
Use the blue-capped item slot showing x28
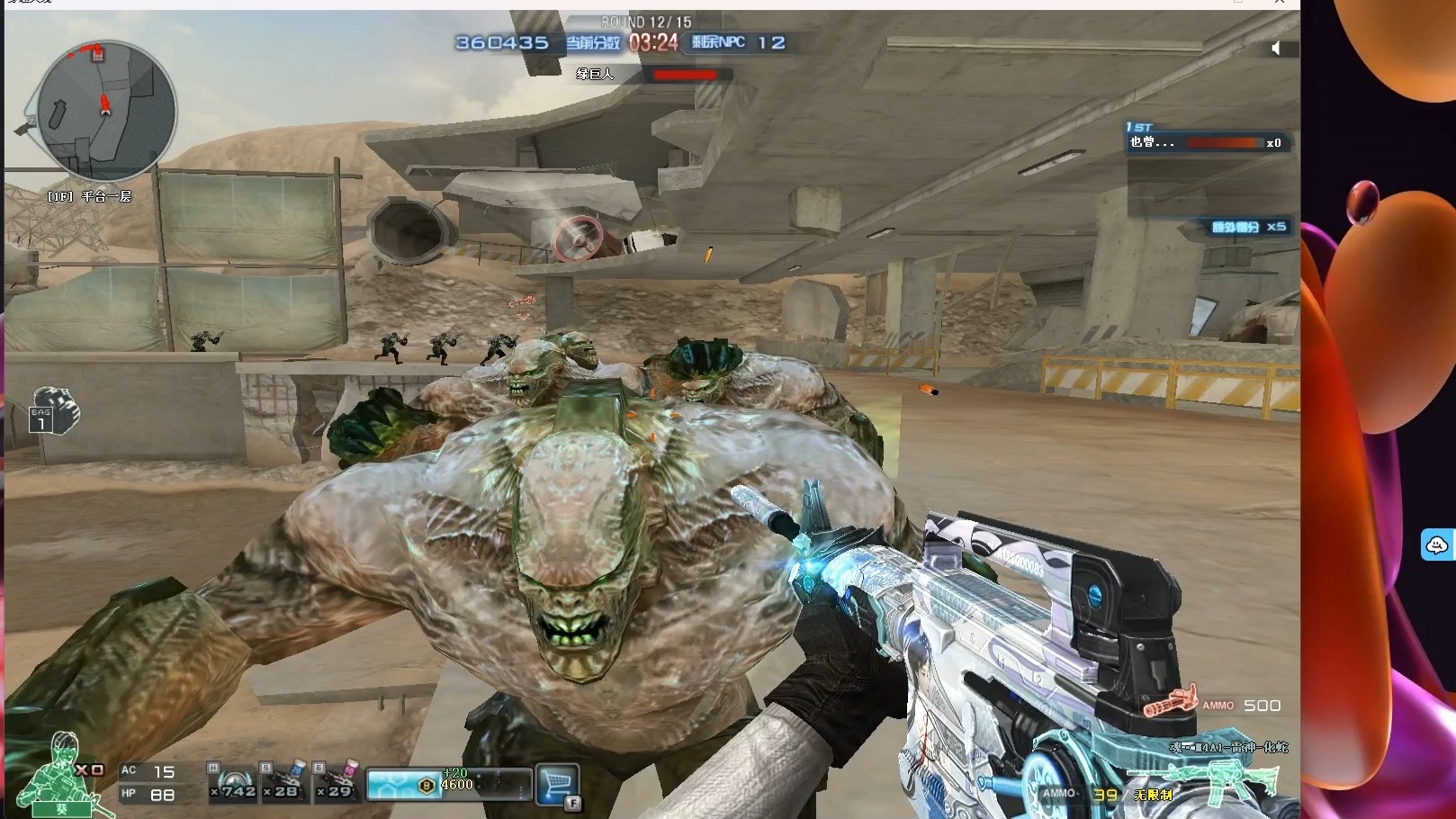[x=285, y=781]
